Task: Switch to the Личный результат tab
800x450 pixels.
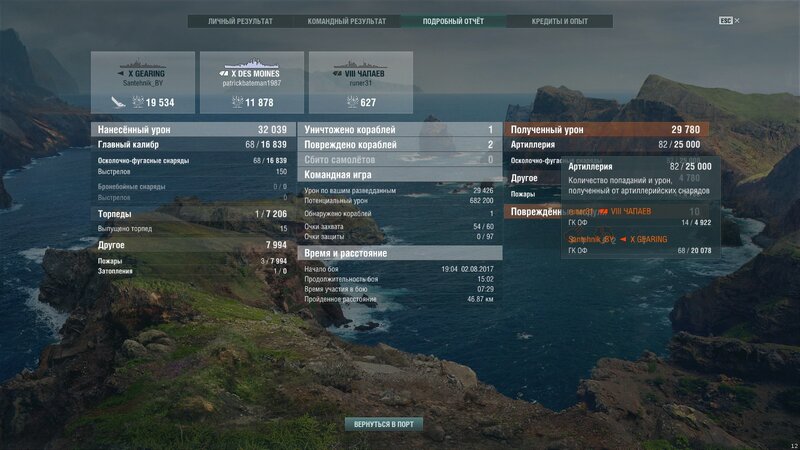Action: tap(240, 21)
